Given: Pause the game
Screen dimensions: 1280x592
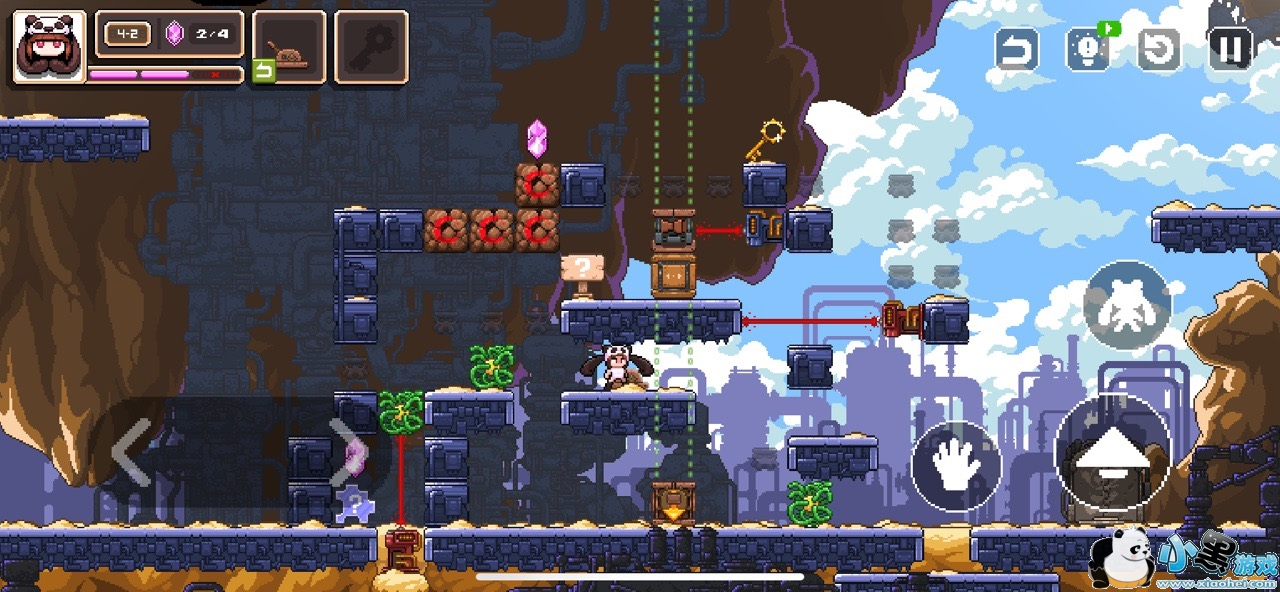Looking at the screenshot, I should 1231,47.
